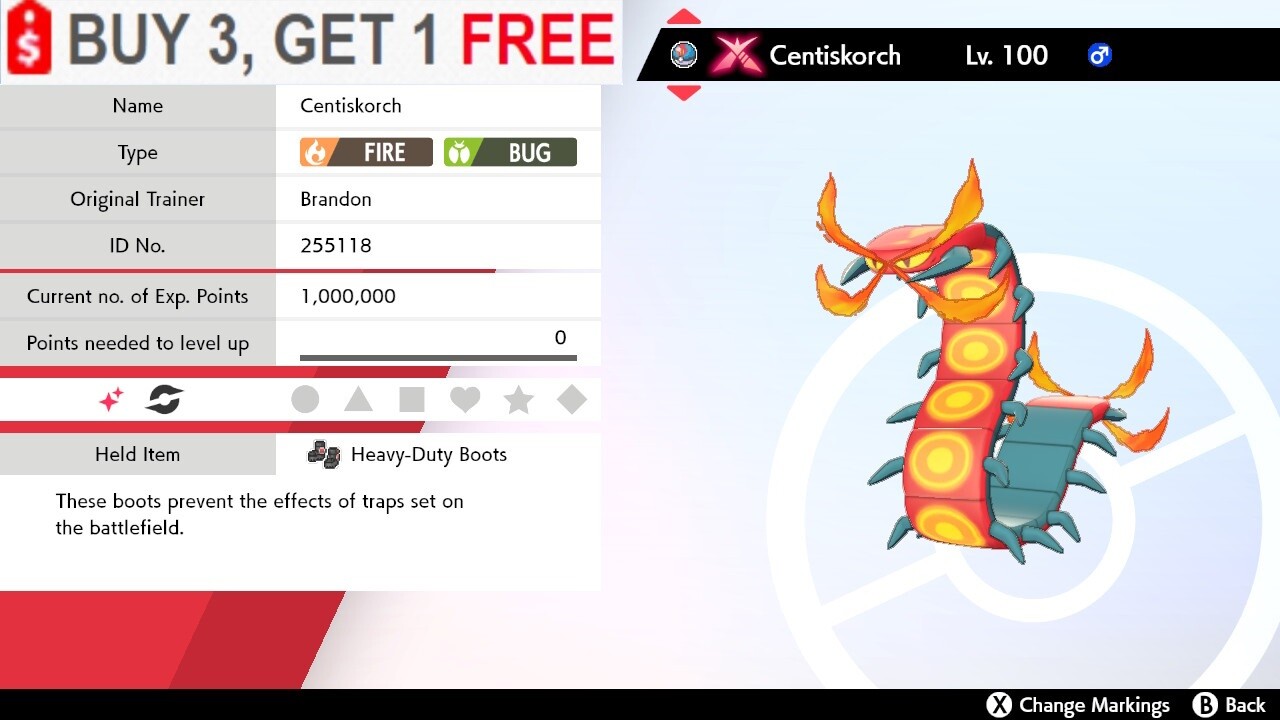Viewport: 1280px width, 720px height.
Task: Select the star marking
Action: tap(518, 400)
